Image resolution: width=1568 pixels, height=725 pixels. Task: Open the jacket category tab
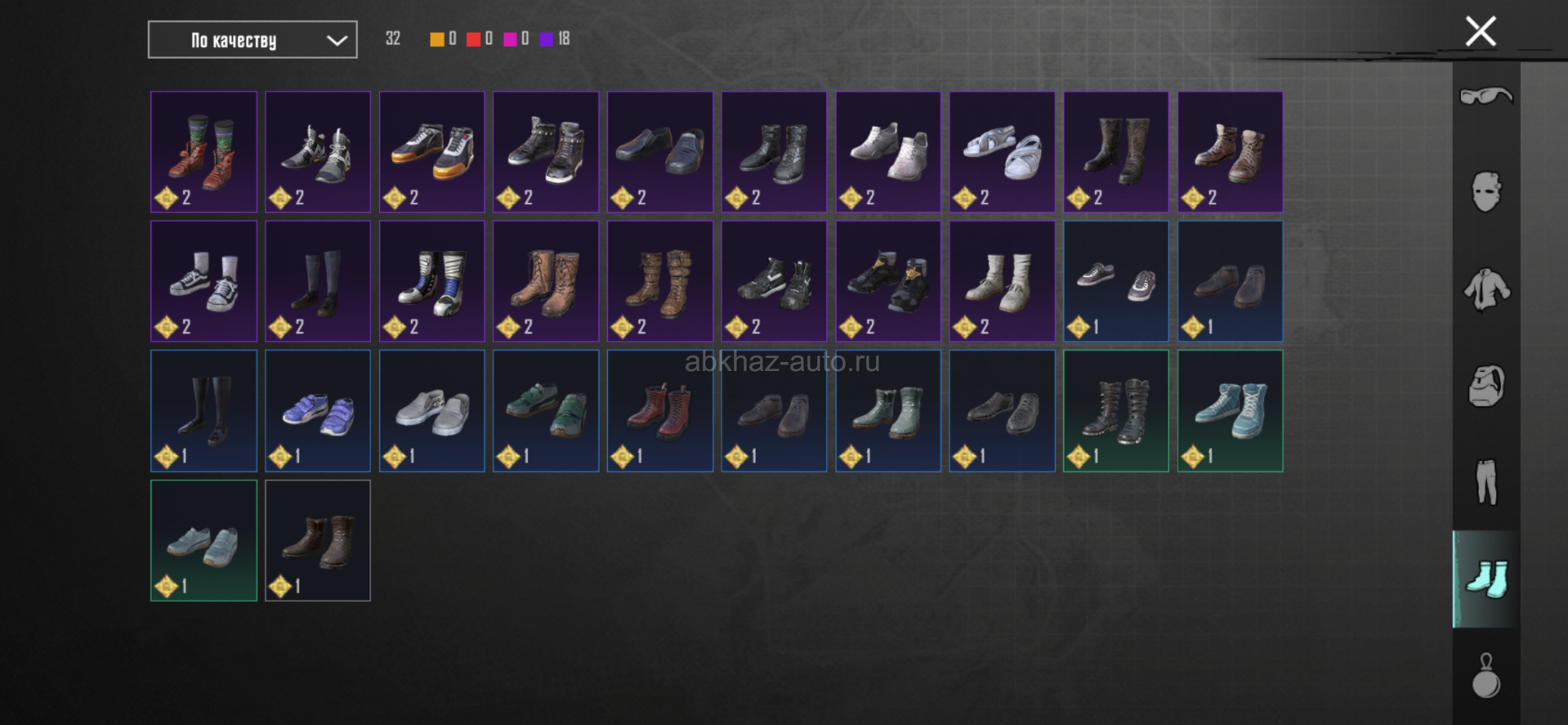(x=1486, y=289)
